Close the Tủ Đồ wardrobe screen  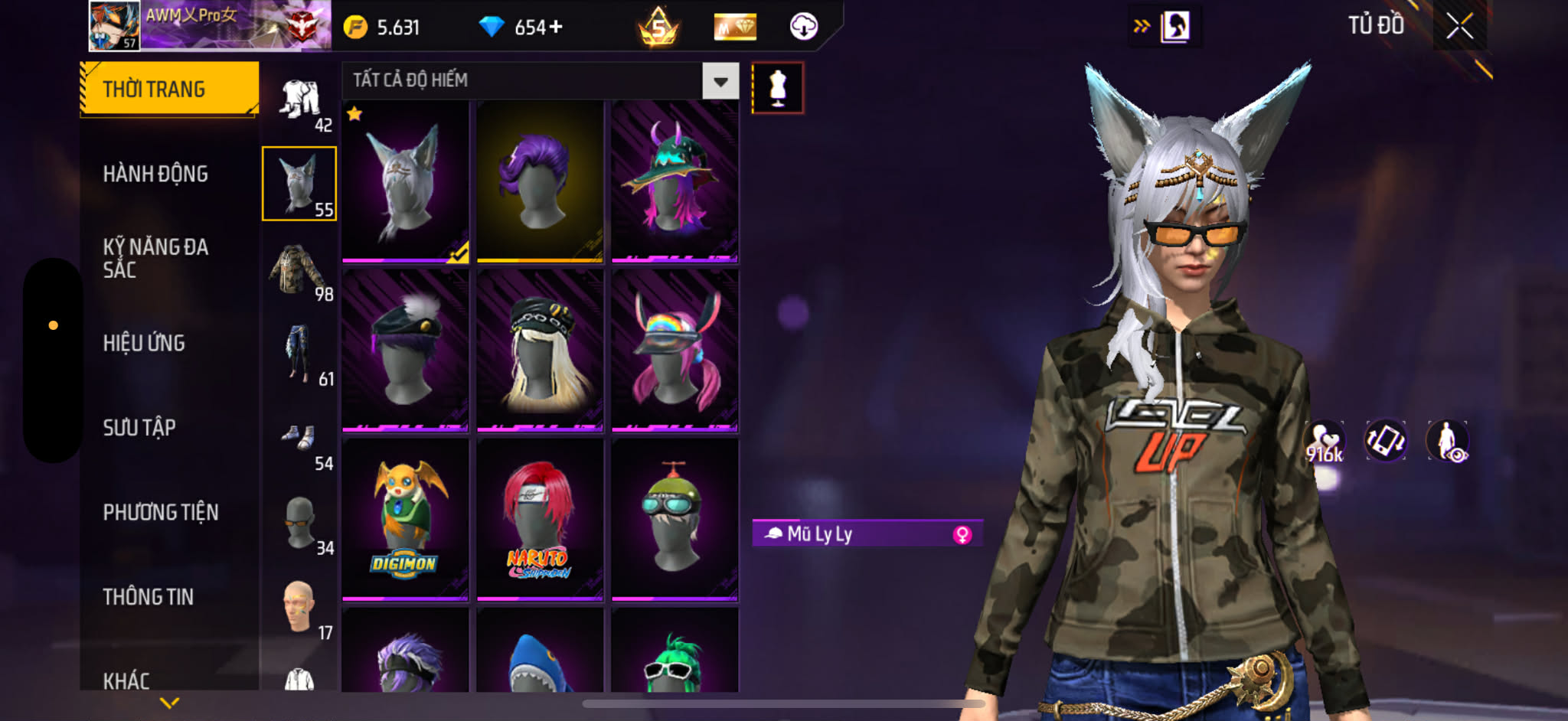coord(1459,27)
